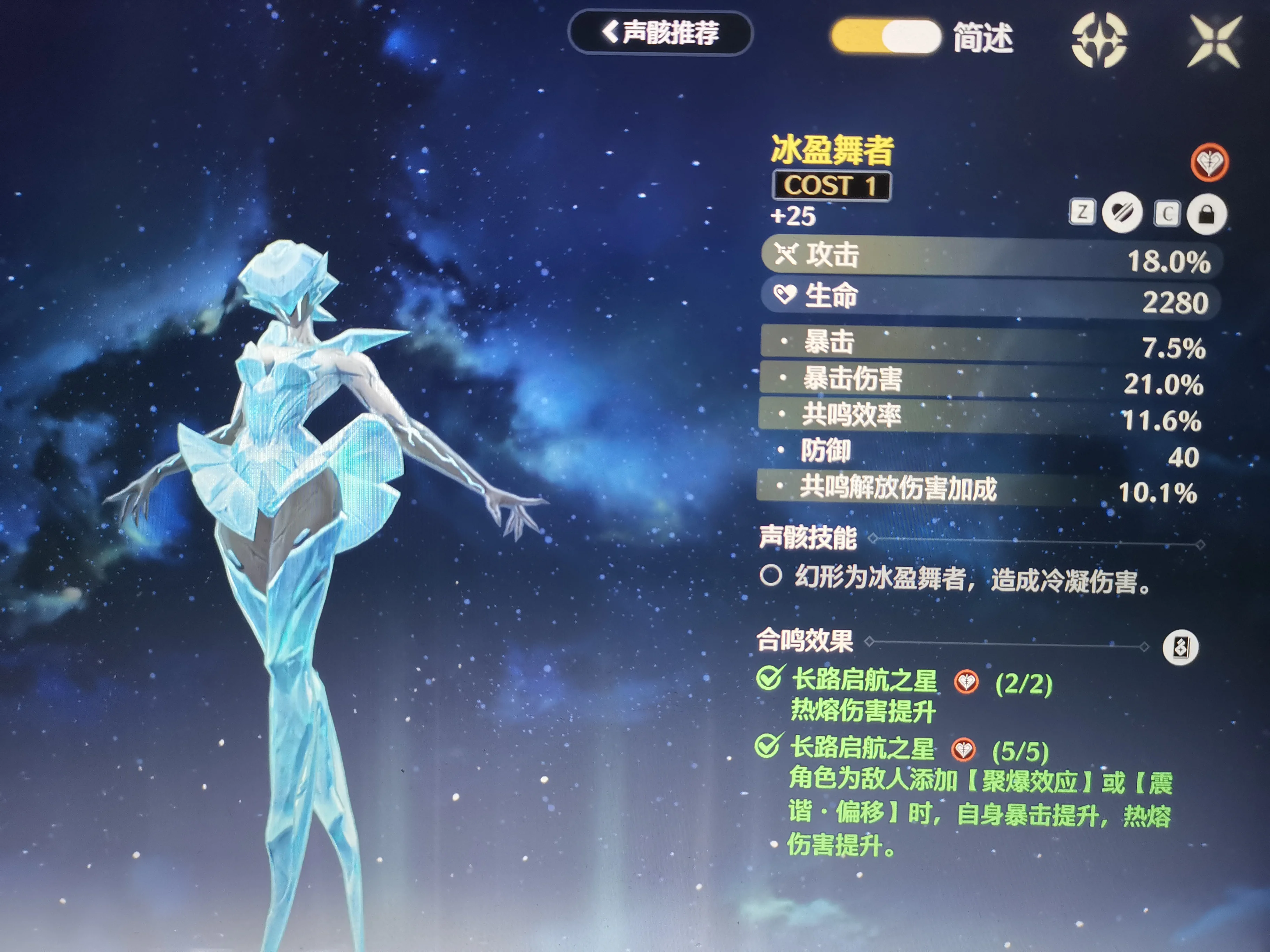The width and height of the screenshot is (1270, 952).
Task: Open the sonata effect details button
Action: pos(1180,647)
